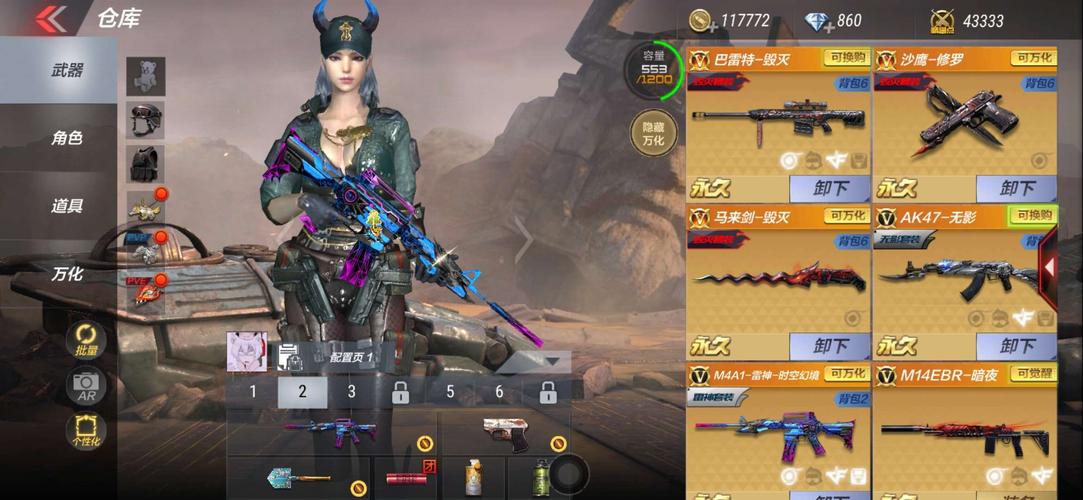This screenshot has height=500, width=1083.
Task: Toggle the 隐藏万化 button
Action: [653, 133]
